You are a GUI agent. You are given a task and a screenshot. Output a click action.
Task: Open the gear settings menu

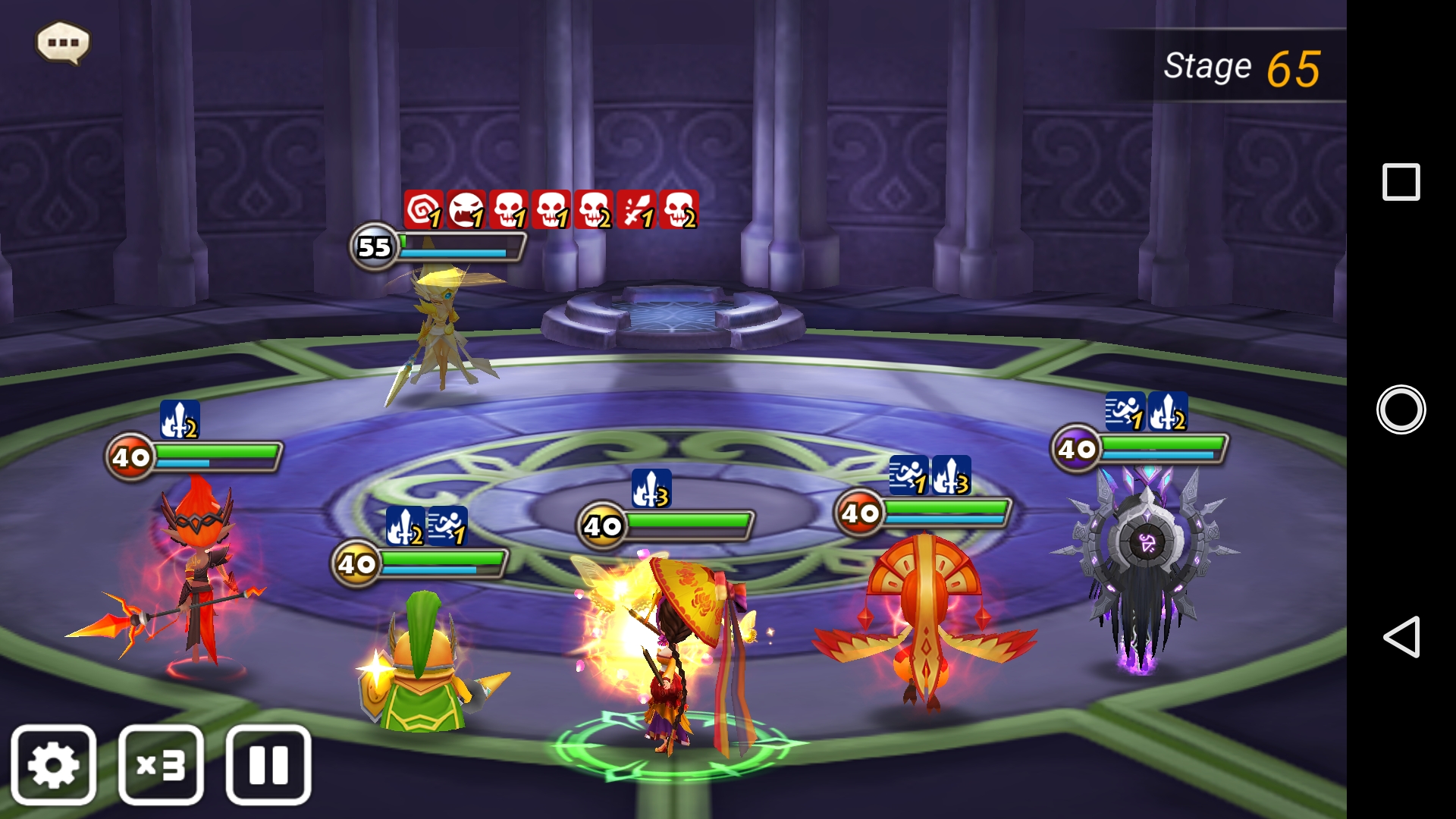pos(53,764)
